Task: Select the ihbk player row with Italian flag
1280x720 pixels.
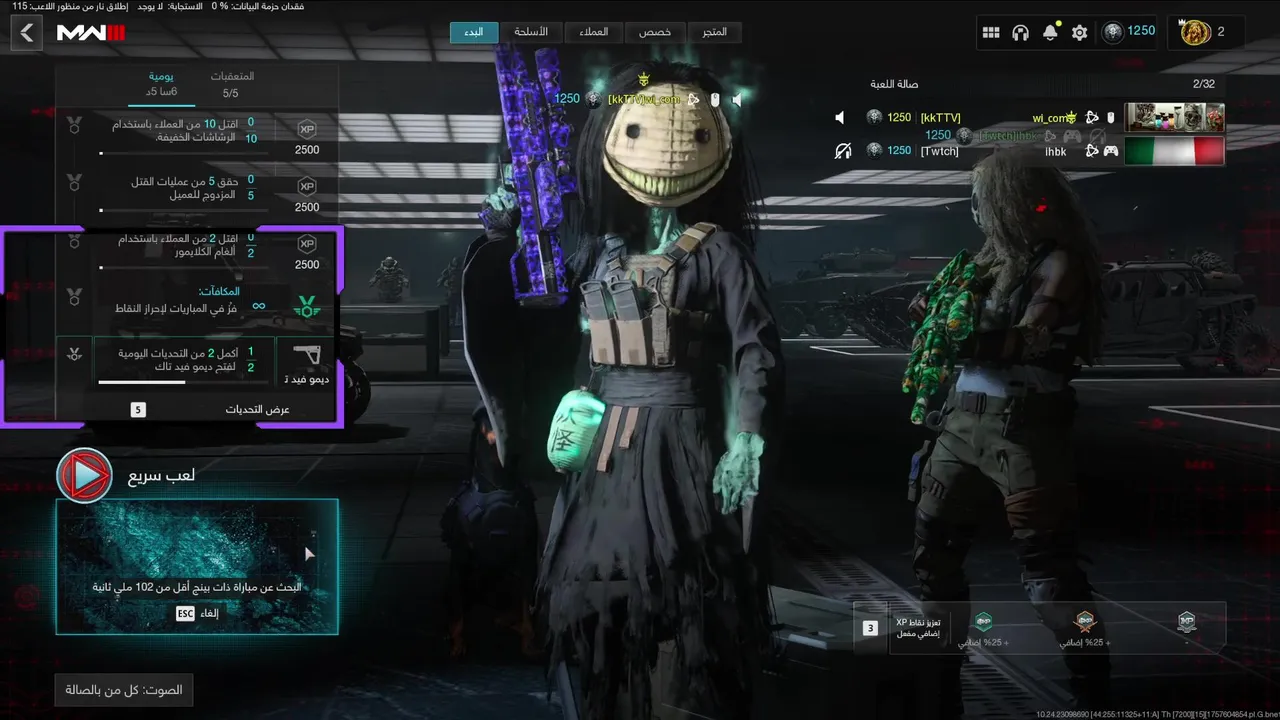Action: click(1030, 151)
